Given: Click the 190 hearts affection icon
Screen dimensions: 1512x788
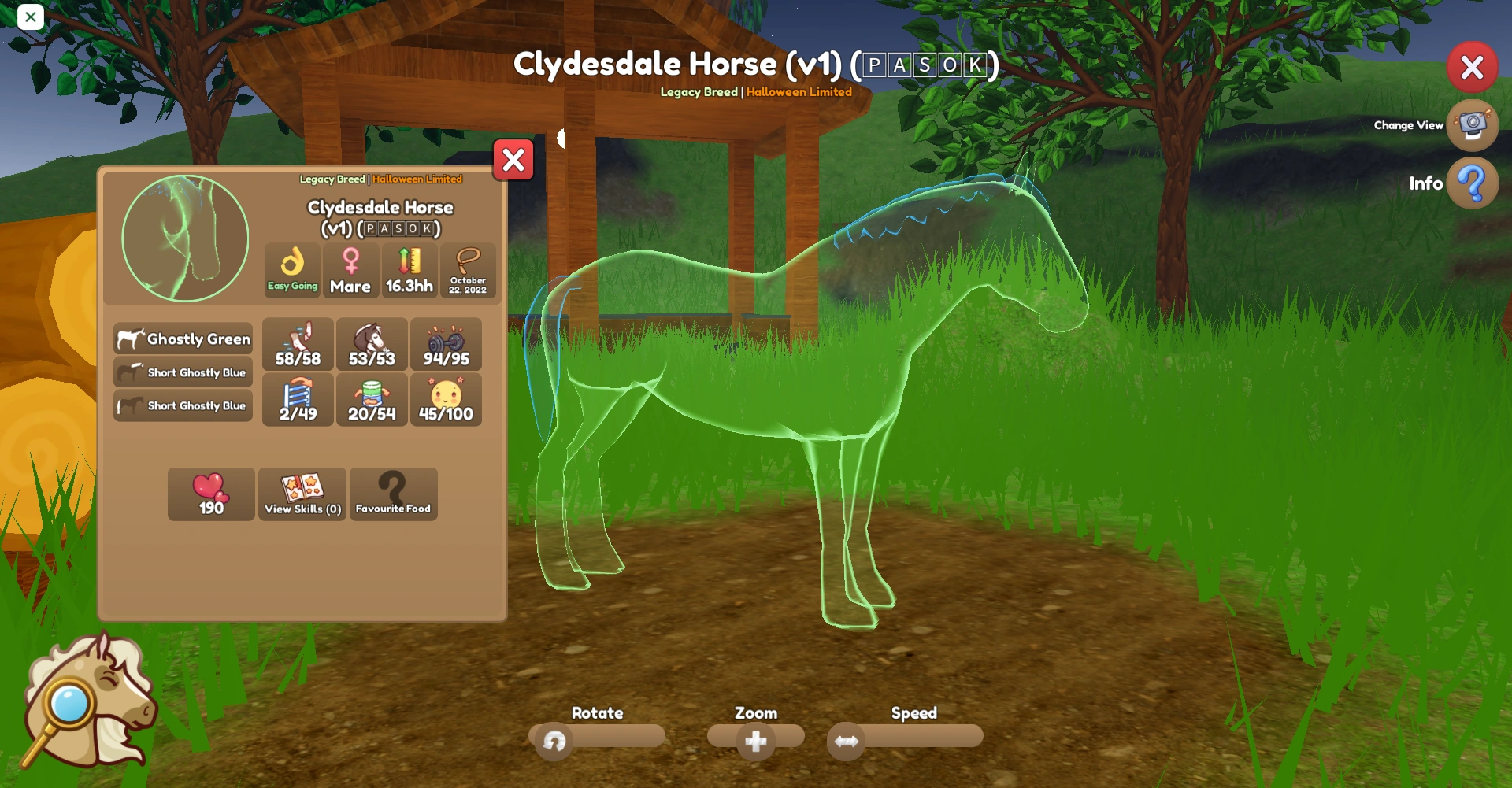Looking at the screenshot, I should point(210,494).
